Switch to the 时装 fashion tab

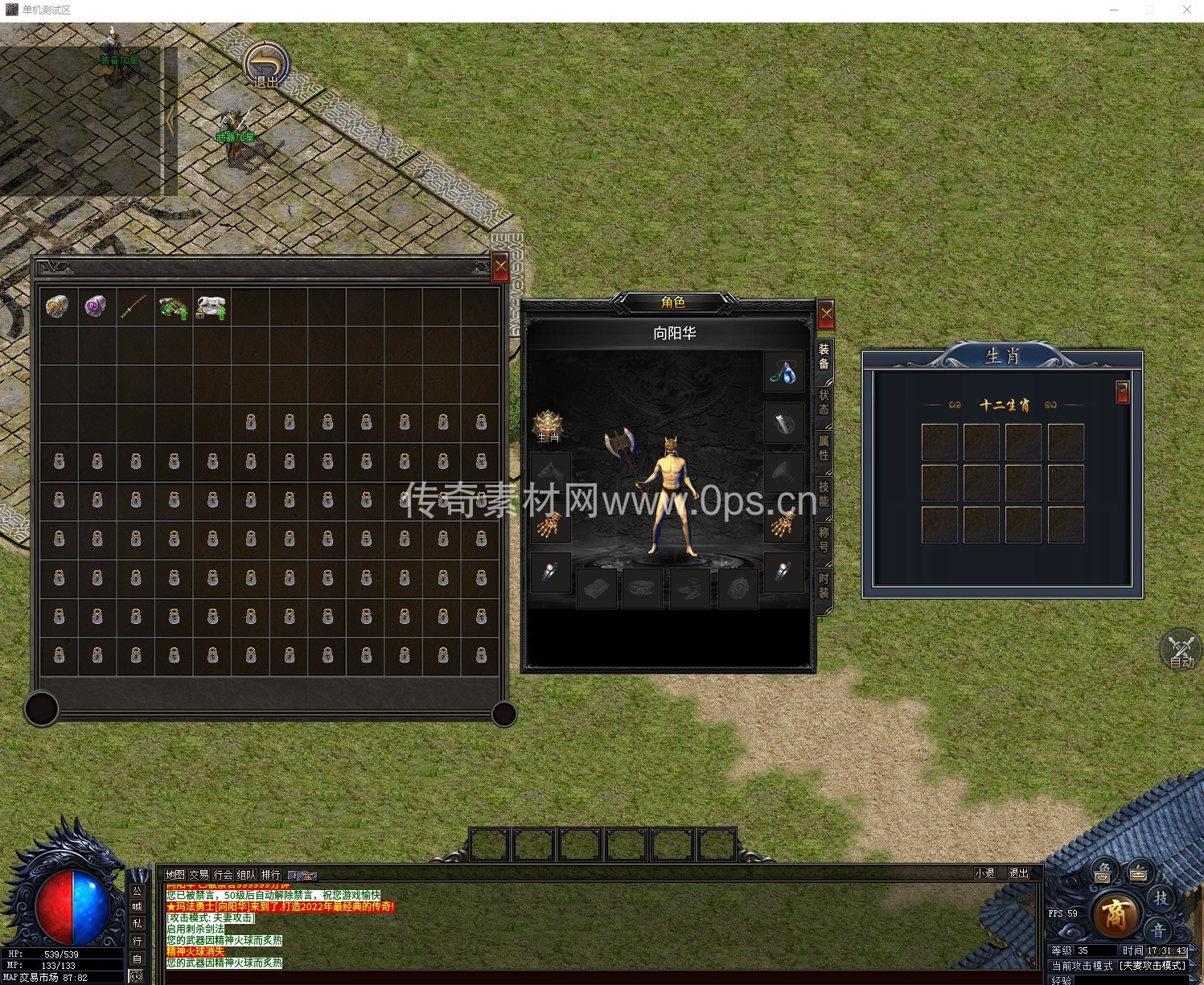pyautogui.click(x=824, y=585)
